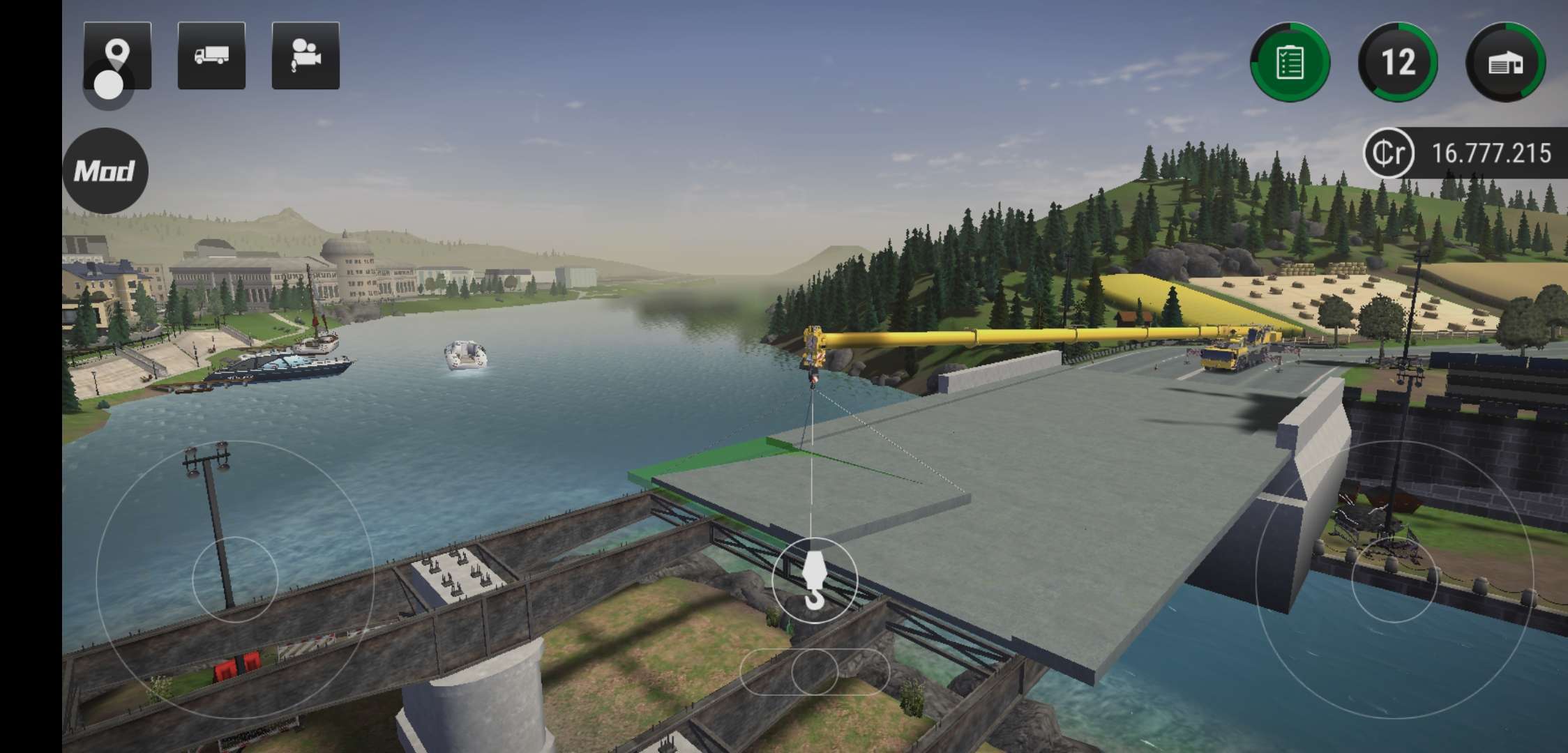Viewport: 1568px width, 753px height.
Task: Switch camera view with the camera button
Action: [x=306, y=56]
